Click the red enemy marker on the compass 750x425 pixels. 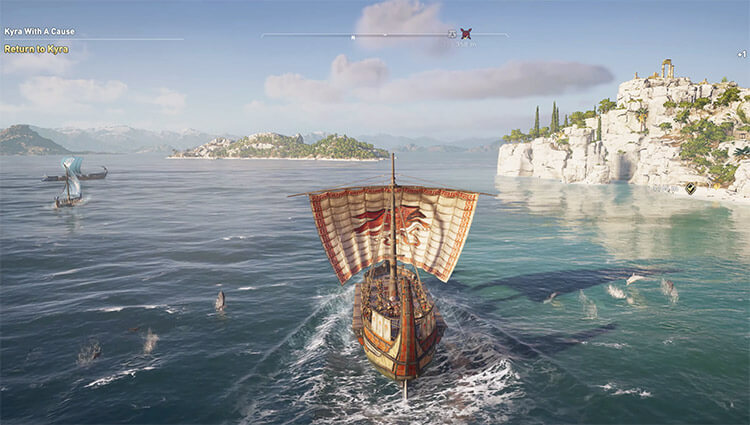click(x=466, y=33)
